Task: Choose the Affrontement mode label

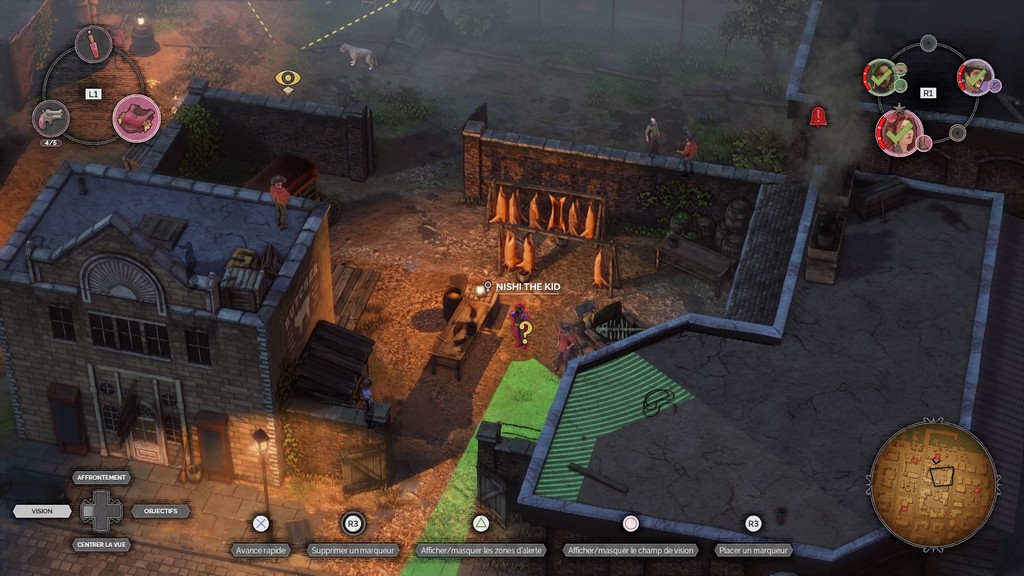Action: pyautogui.click(x=102, y=478)
